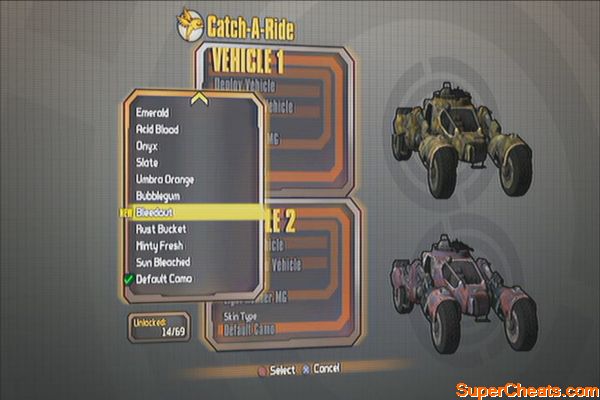Image resolution: width=600 pixels, height=400 pixels.
Task: Select the Slate skin
Action: (148, 163)
